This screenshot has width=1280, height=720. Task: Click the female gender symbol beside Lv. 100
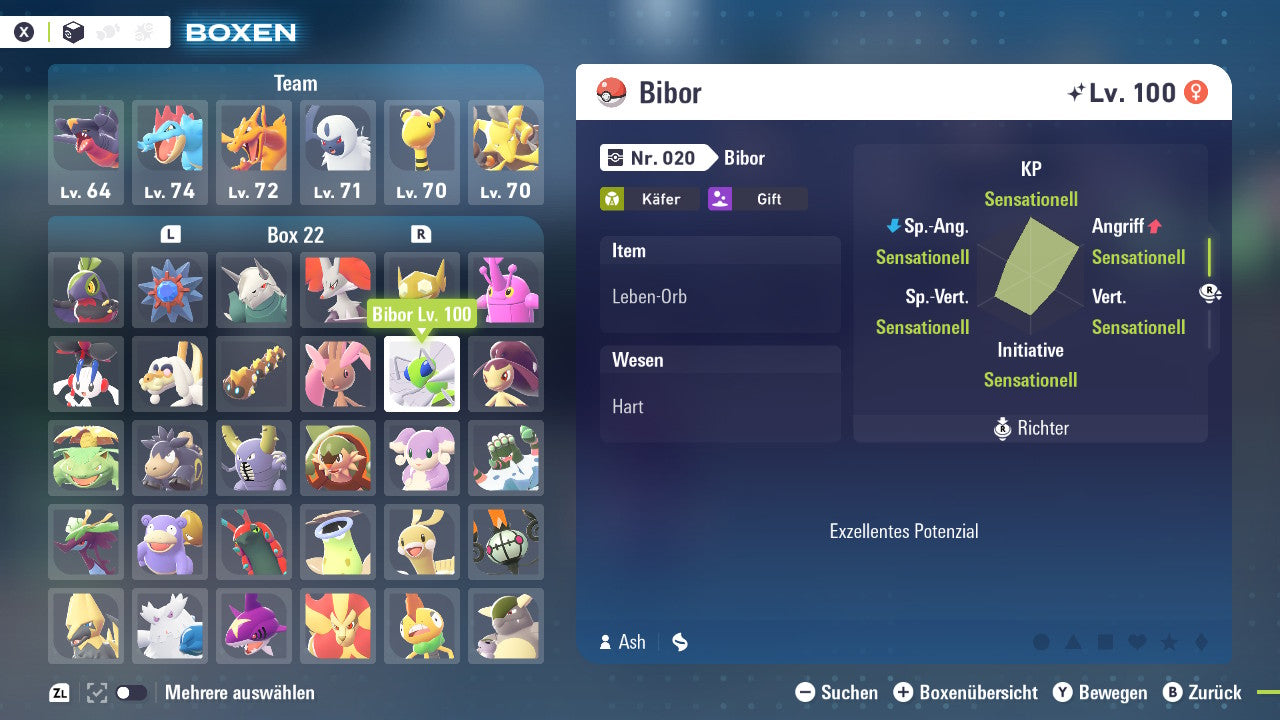[1197, 92]
